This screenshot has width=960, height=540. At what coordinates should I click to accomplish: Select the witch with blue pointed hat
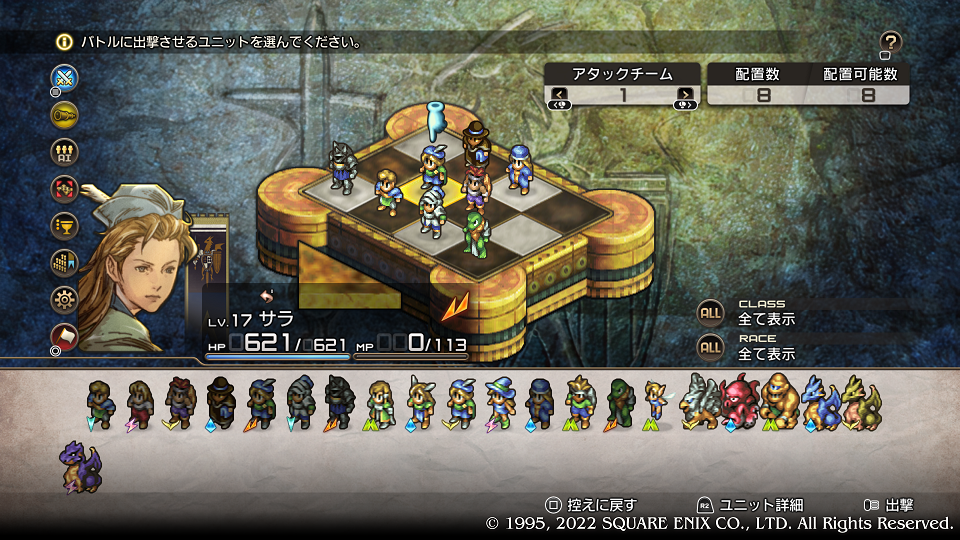[x=499, y=400]
